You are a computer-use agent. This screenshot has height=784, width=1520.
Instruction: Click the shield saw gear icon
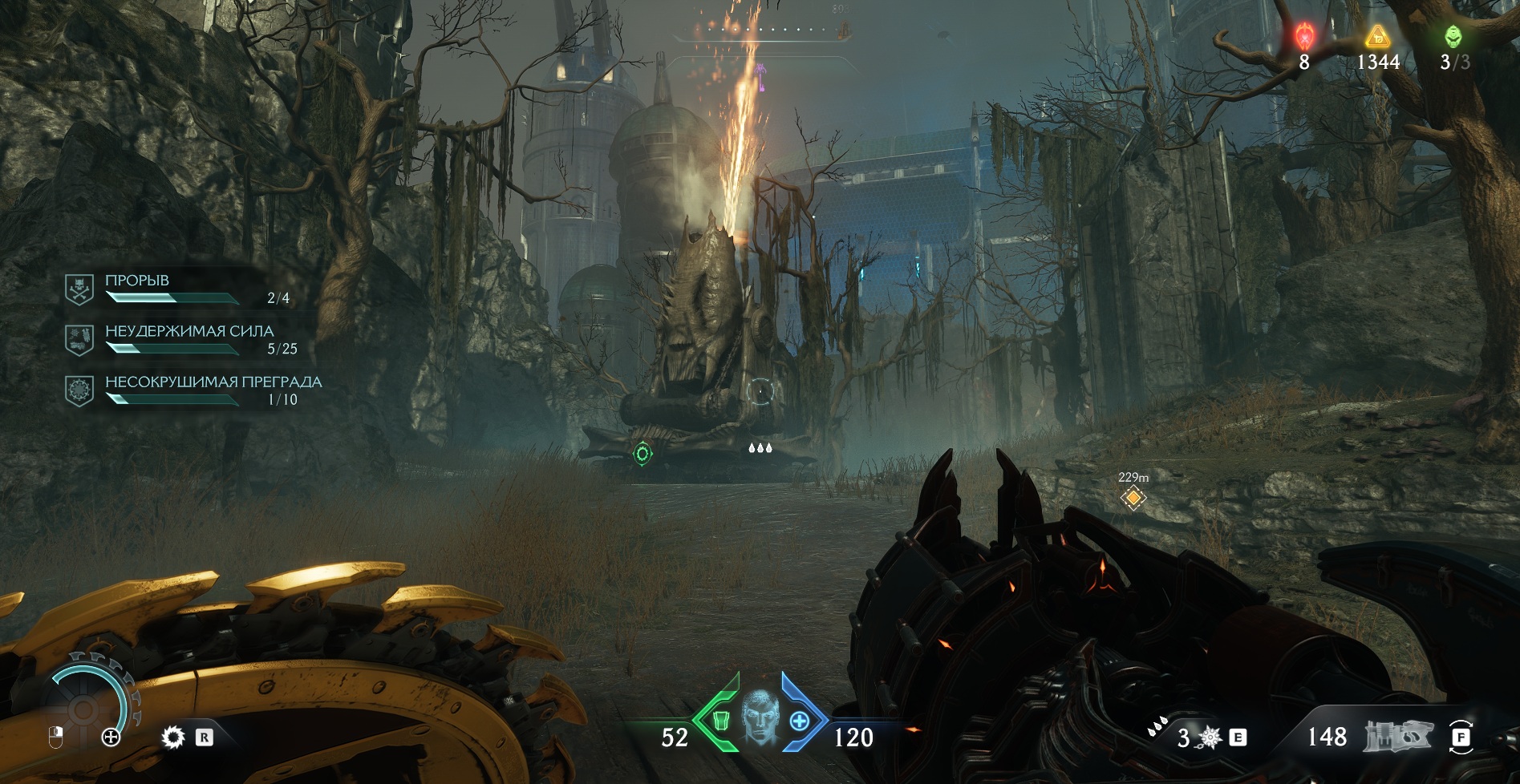pyautogui.click(x=172, y=738)
